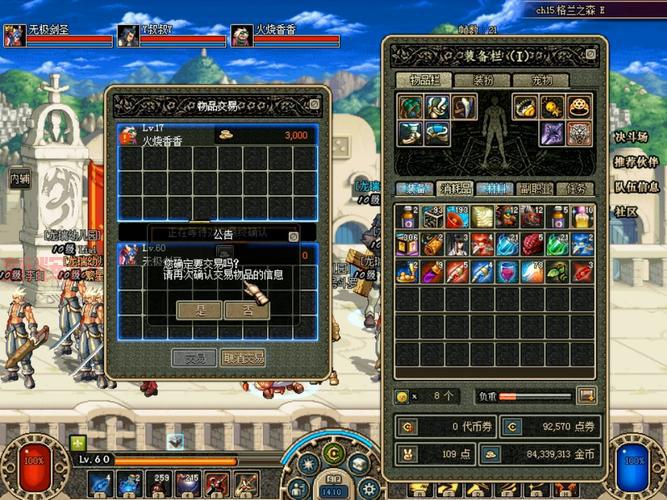The image size is (667, 500).
Task: Open 决斗场 arena from side menu
Action: (630, 137)
